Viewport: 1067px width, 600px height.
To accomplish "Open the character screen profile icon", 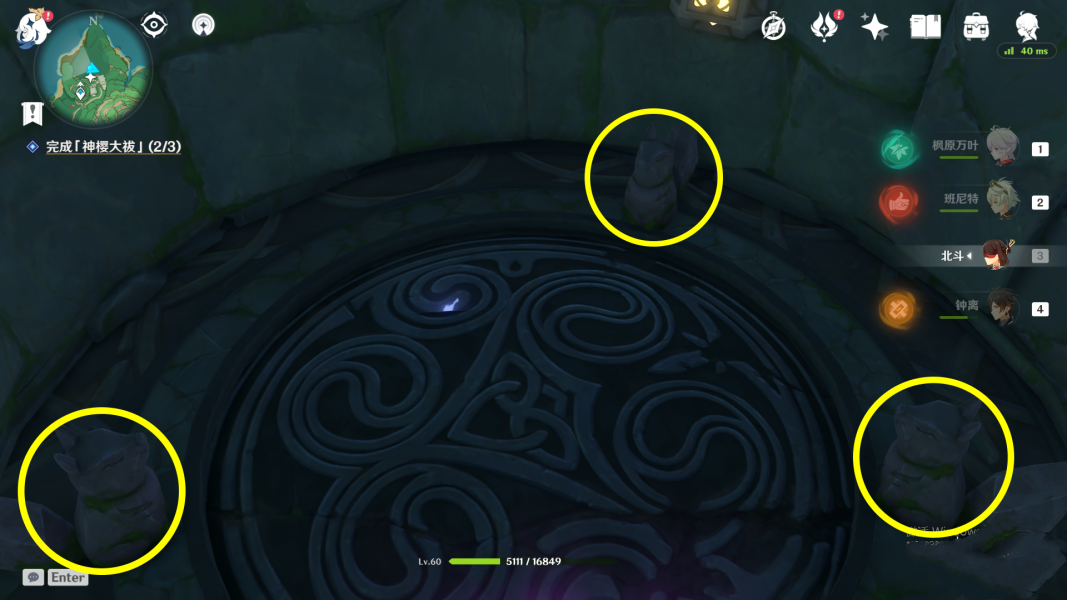I will click(x=1027, y=25).
